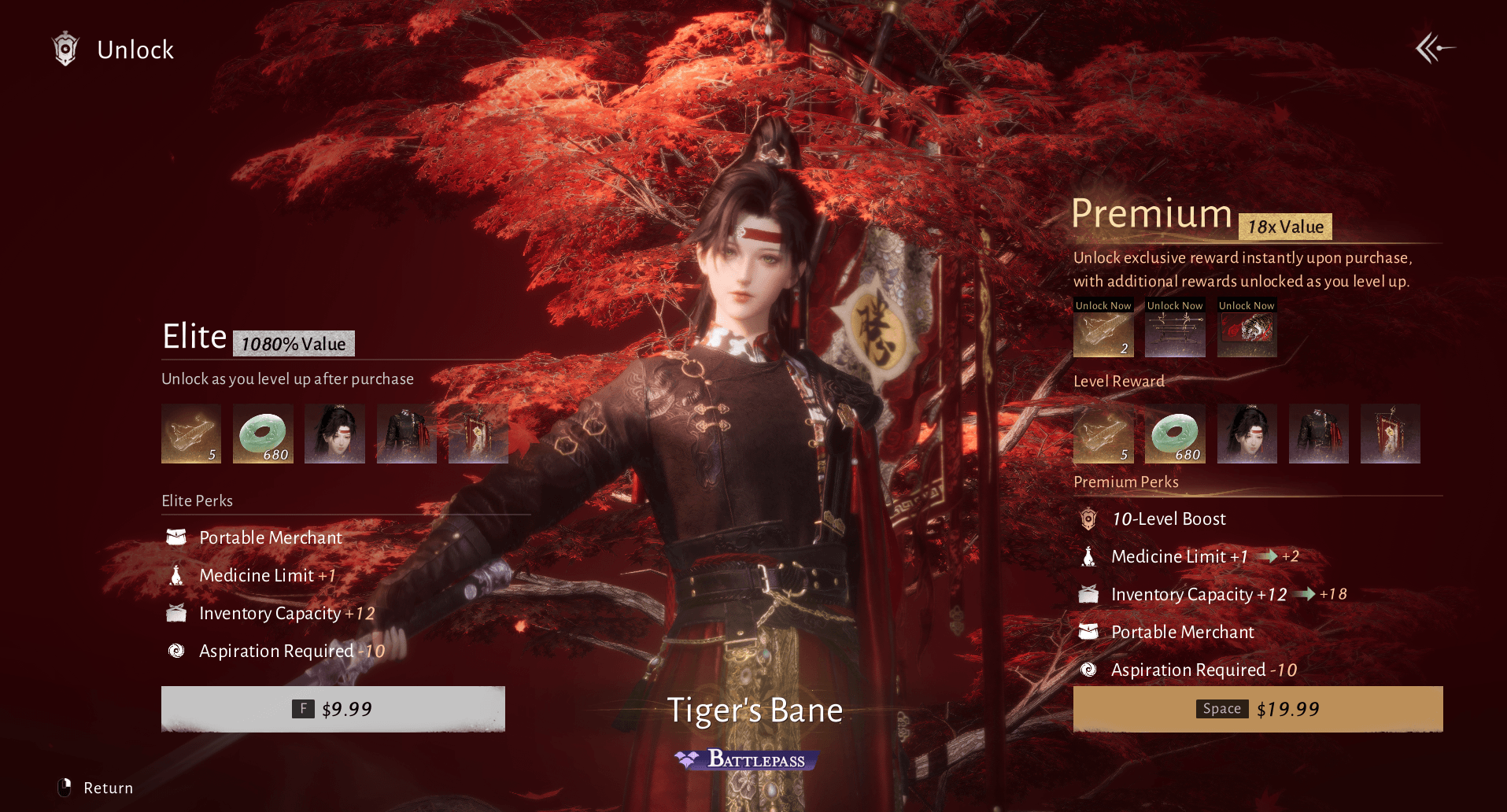Inspect the Elite hairstyle portrait reward
Screen dimensions: 1507x812
click(335, 434)
